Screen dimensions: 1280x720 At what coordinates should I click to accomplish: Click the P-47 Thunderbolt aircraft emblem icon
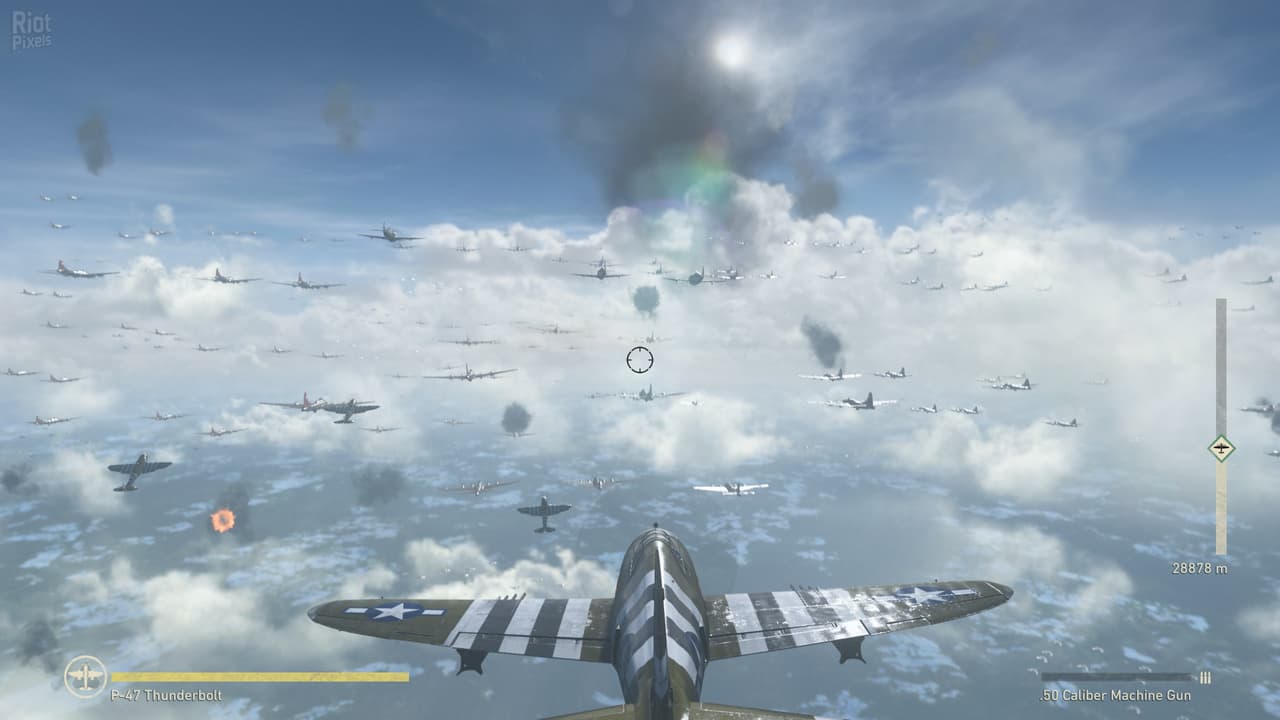[x=85, y=676]
